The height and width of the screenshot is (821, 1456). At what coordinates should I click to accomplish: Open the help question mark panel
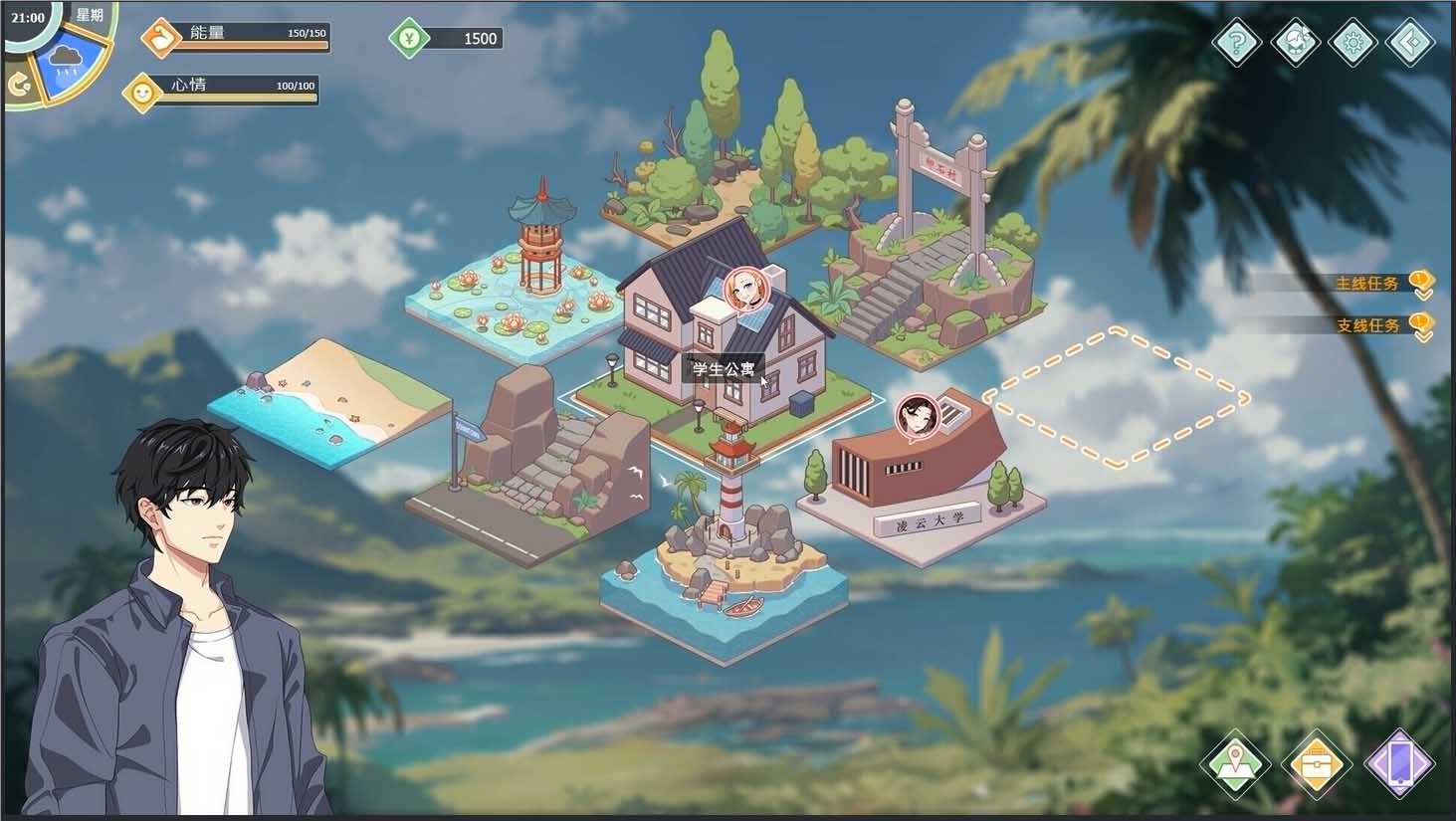(1236, 43)
